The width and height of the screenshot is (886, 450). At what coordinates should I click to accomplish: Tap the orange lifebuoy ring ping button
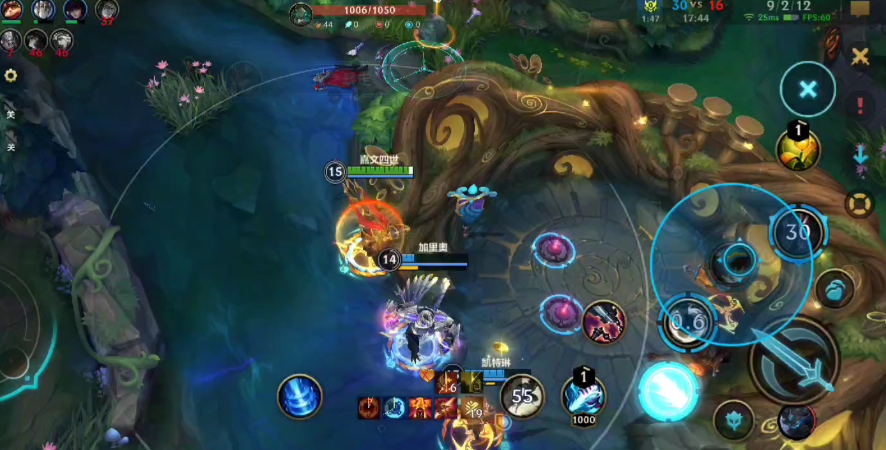859,204
